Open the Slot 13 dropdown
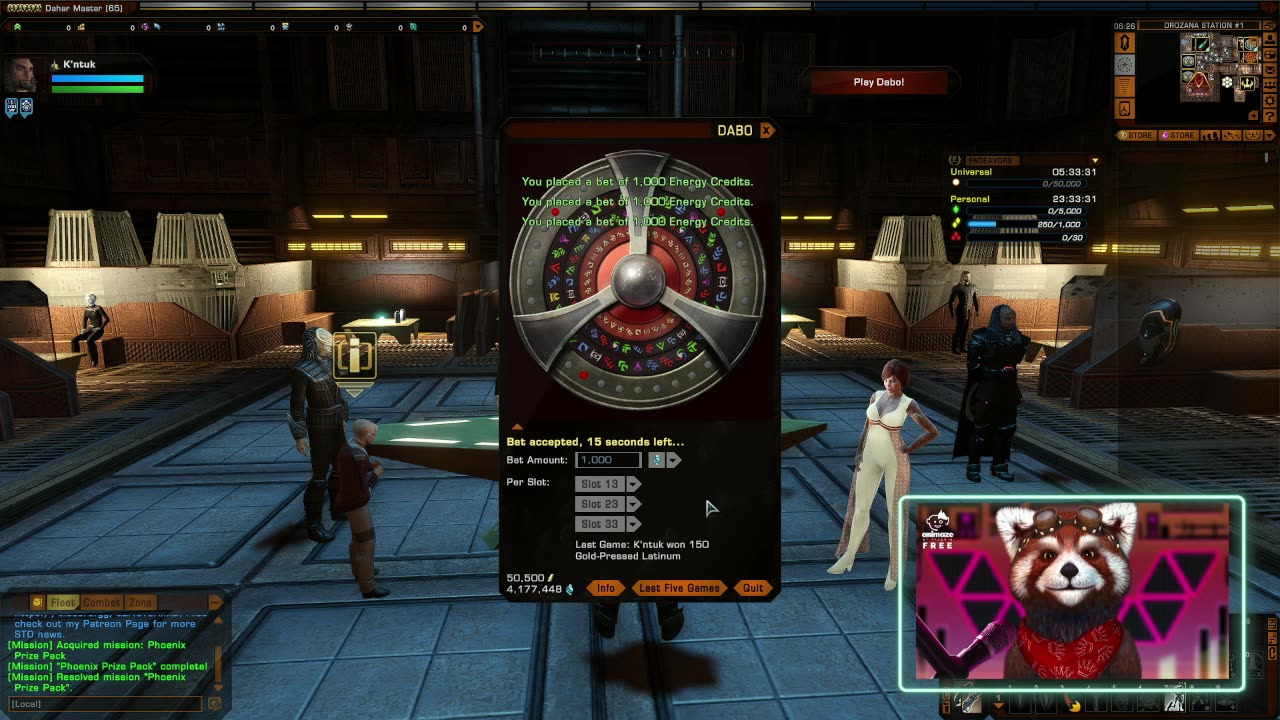This screenshot has width=1280, height=720. coord(633,484)
